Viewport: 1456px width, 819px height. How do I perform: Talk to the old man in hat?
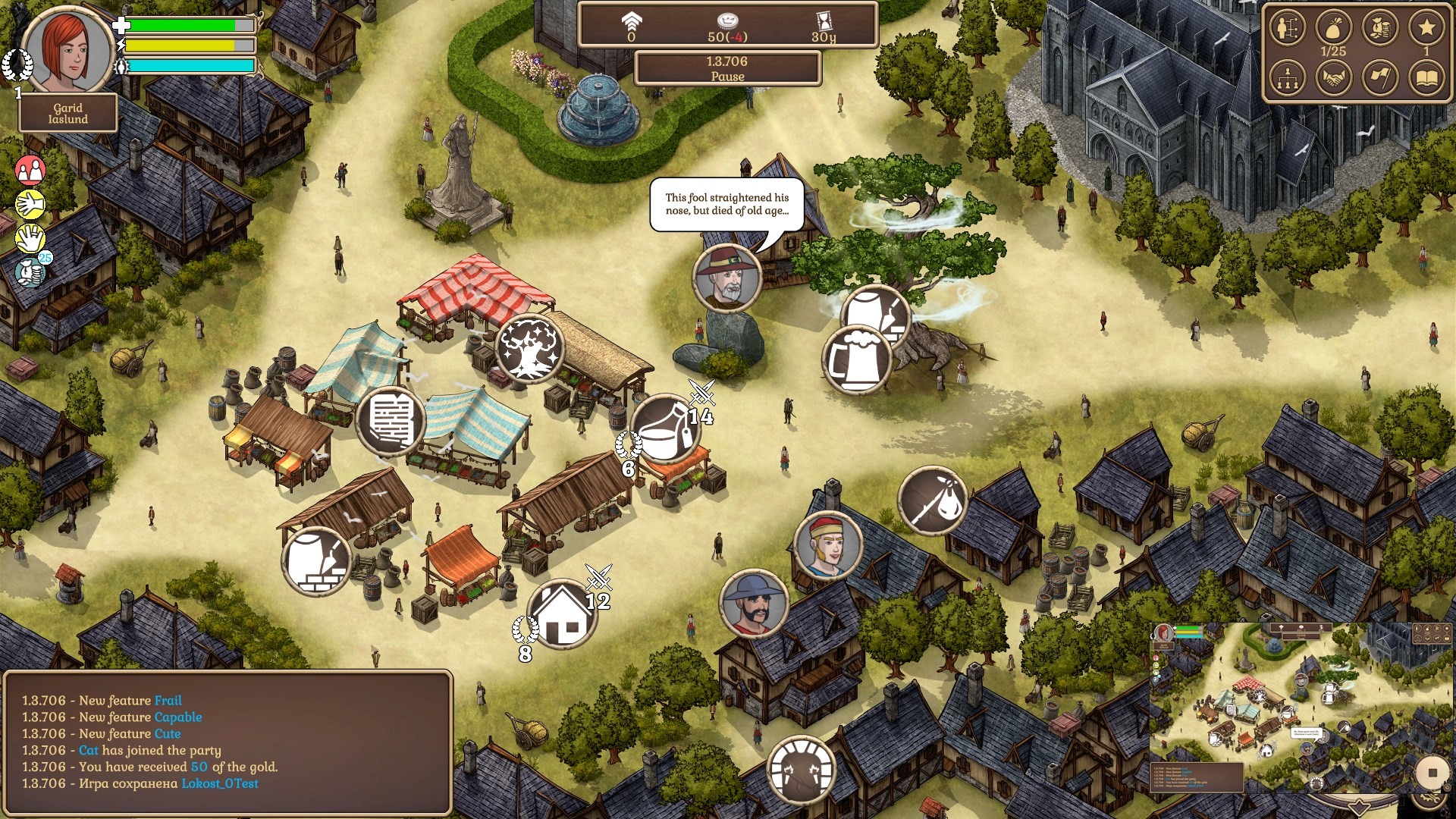click(726, 278)
